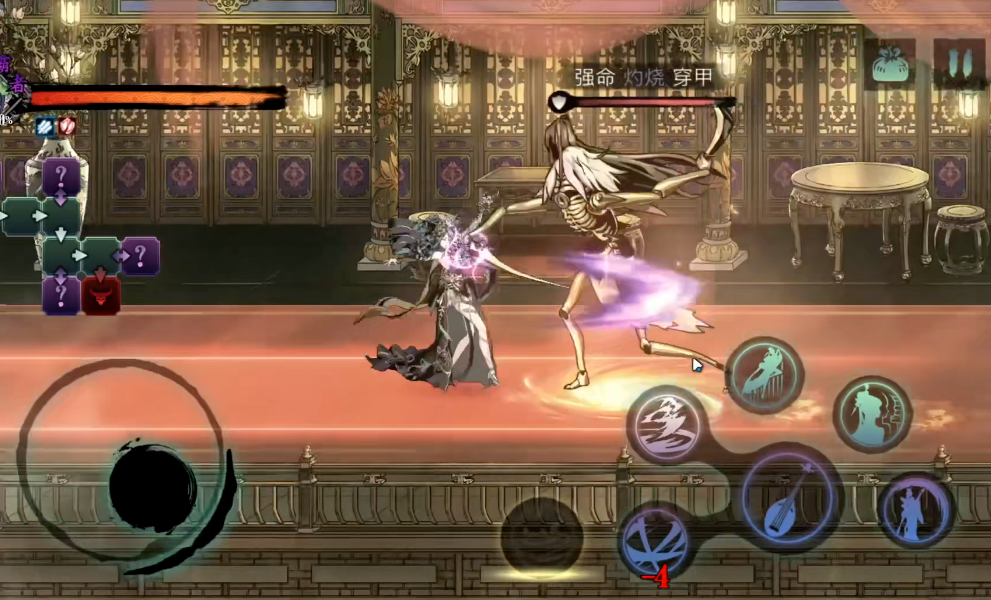Use the harp-playing woman skill
Screen dimensions: 991x600
[x=764, y=374]
